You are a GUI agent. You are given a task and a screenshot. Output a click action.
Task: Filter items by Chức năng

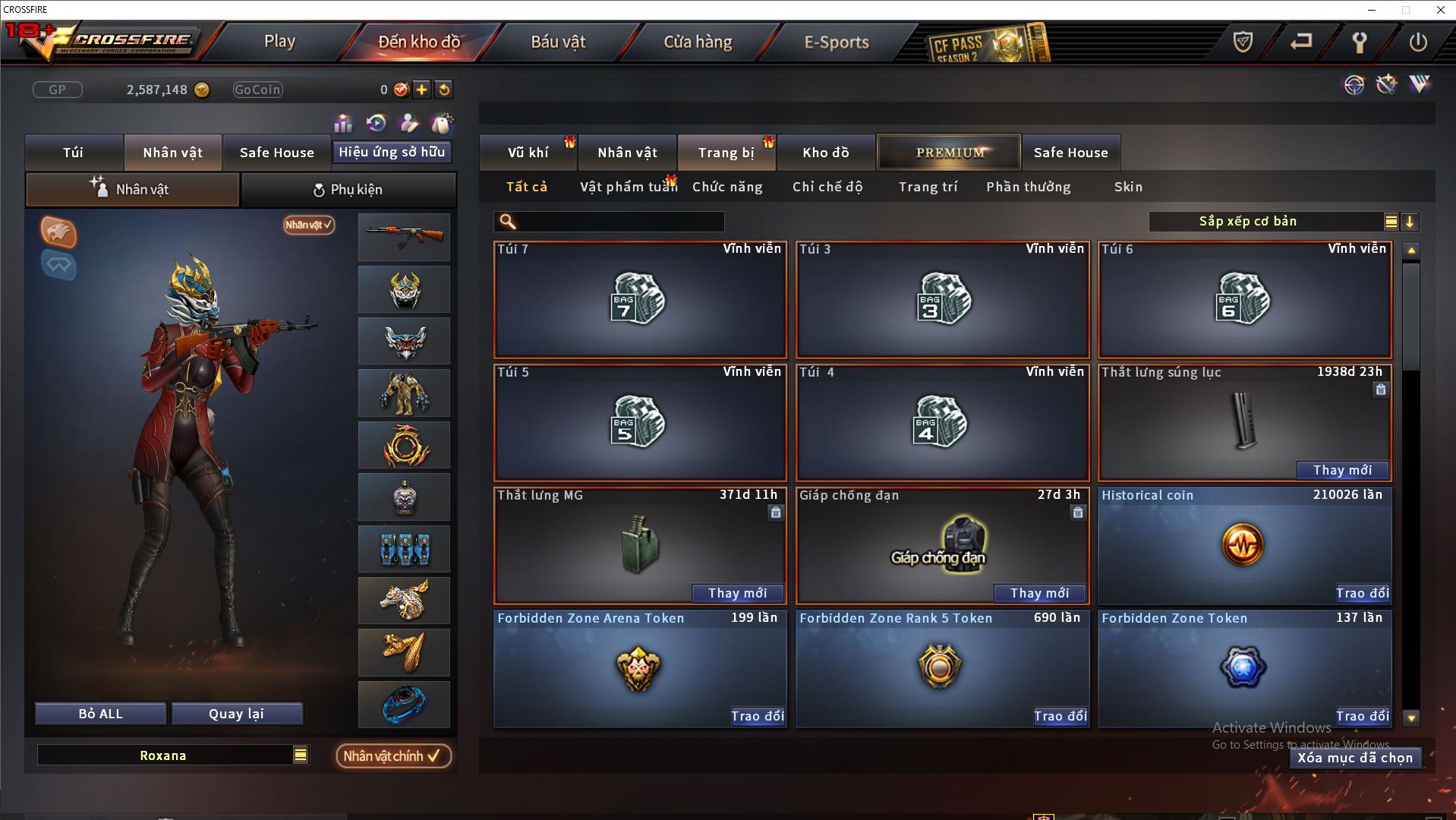tap(726, 187)
